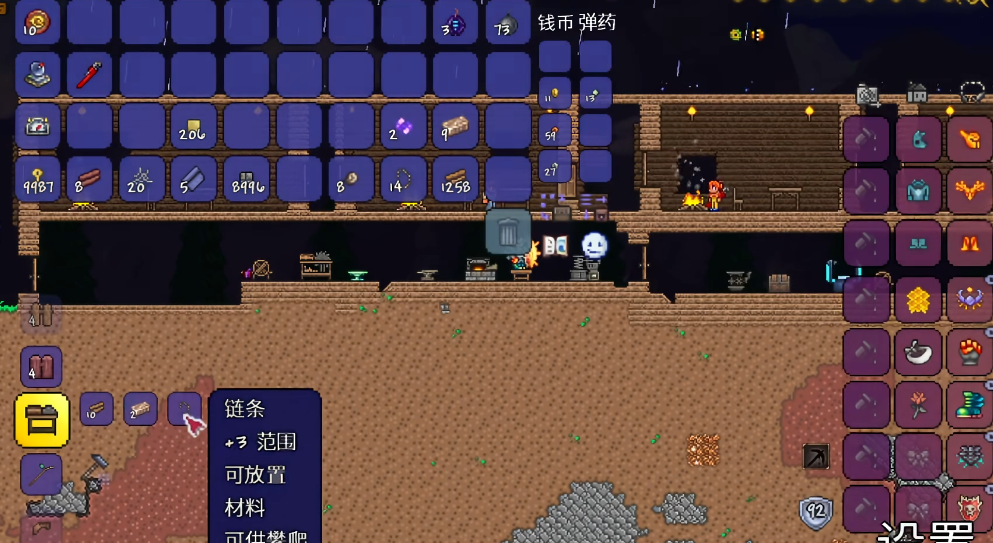
Task: Select the flame wings accessory slot
Action: [x=969, y=191]
